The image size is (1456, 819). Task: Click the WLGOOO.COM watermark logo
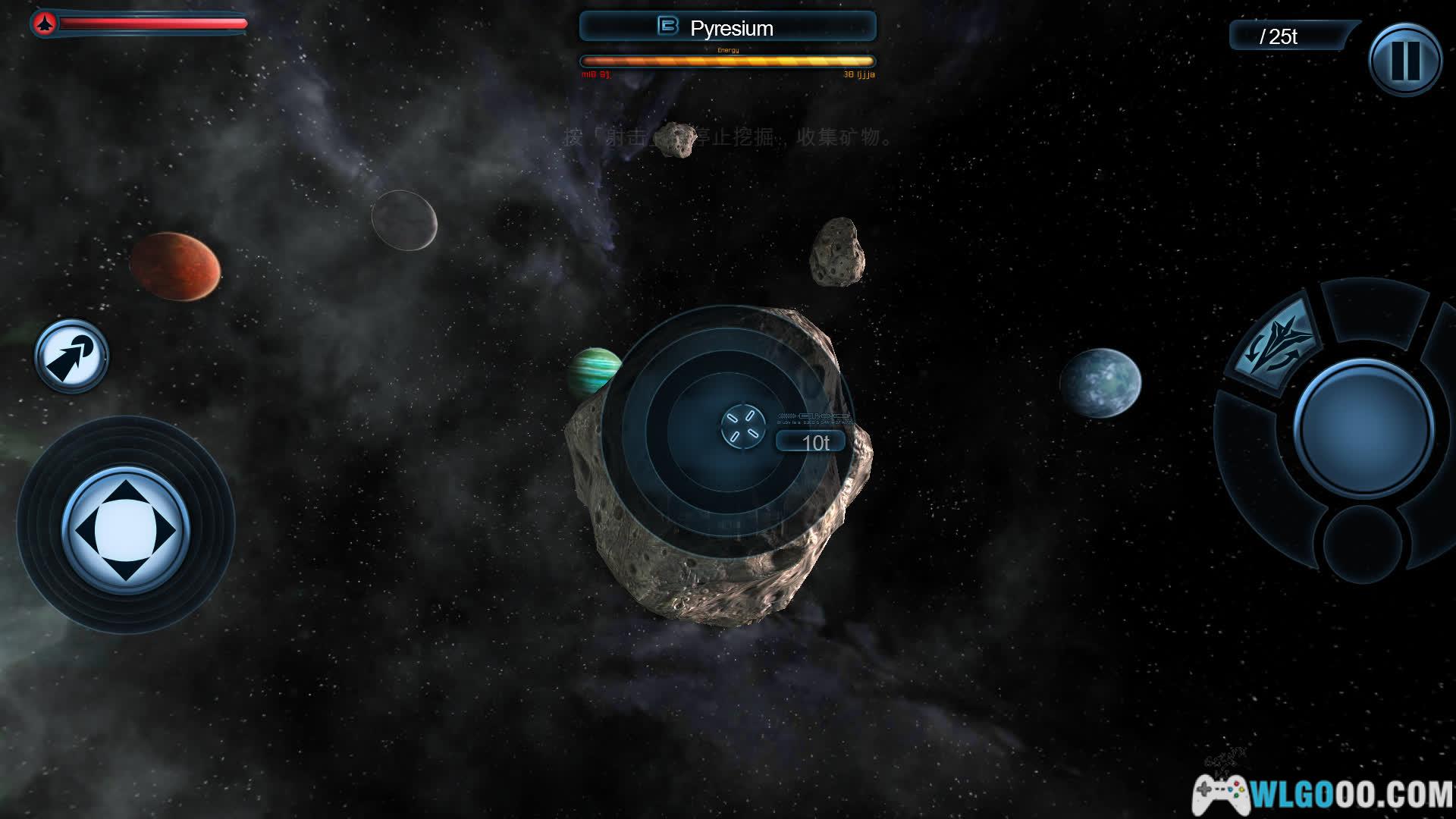pos(1323,793)
